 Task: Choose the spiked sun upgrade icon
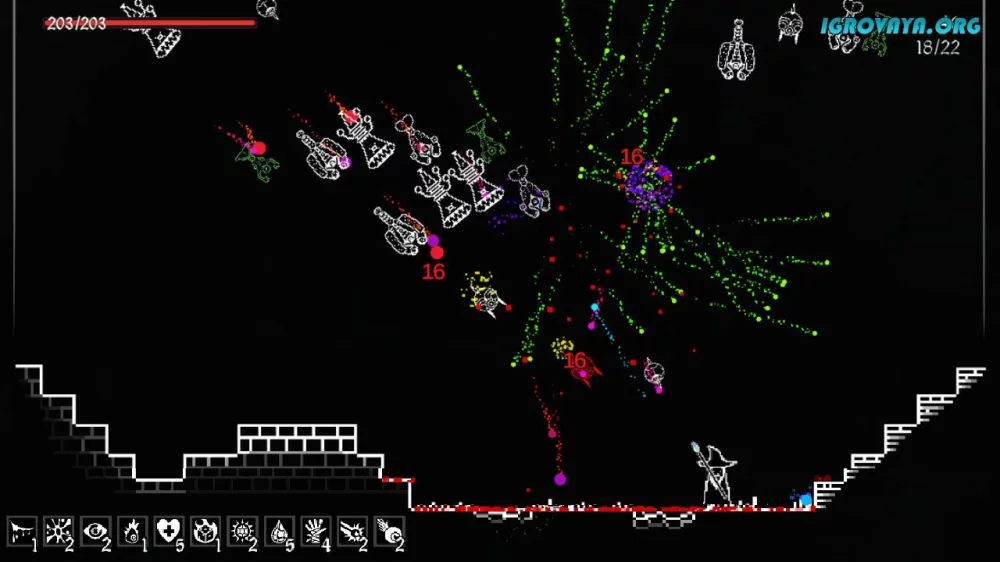click(x=243, y=530)
